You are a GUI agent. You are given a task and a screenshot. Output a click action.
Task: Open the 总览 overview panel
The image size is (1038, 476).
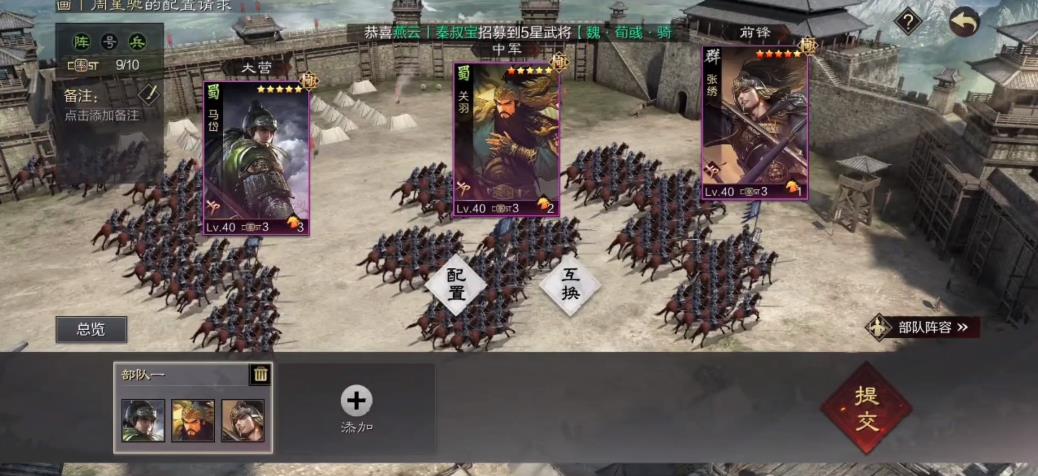(x=91, y=329)
